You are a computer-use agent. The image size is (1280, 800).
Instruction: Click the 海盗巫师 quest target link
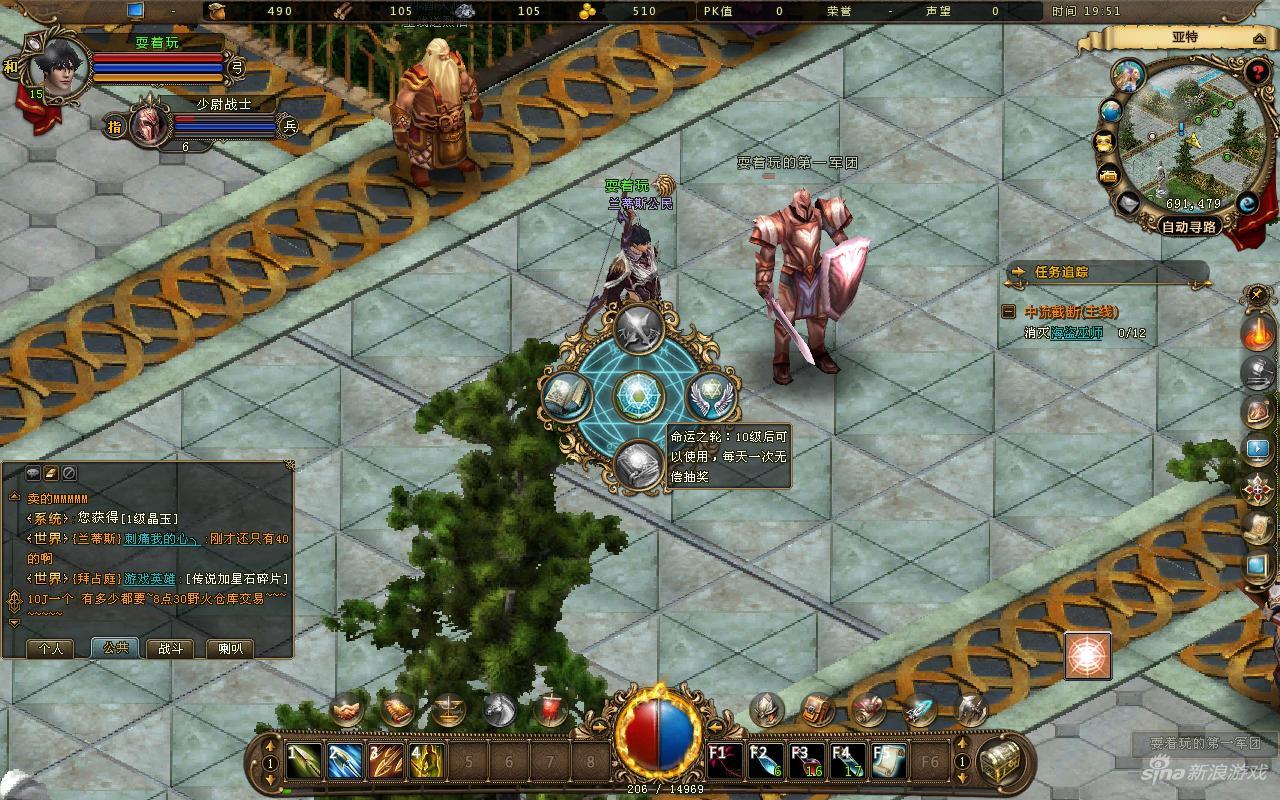pyautogui.click(x=1076, y=333)
